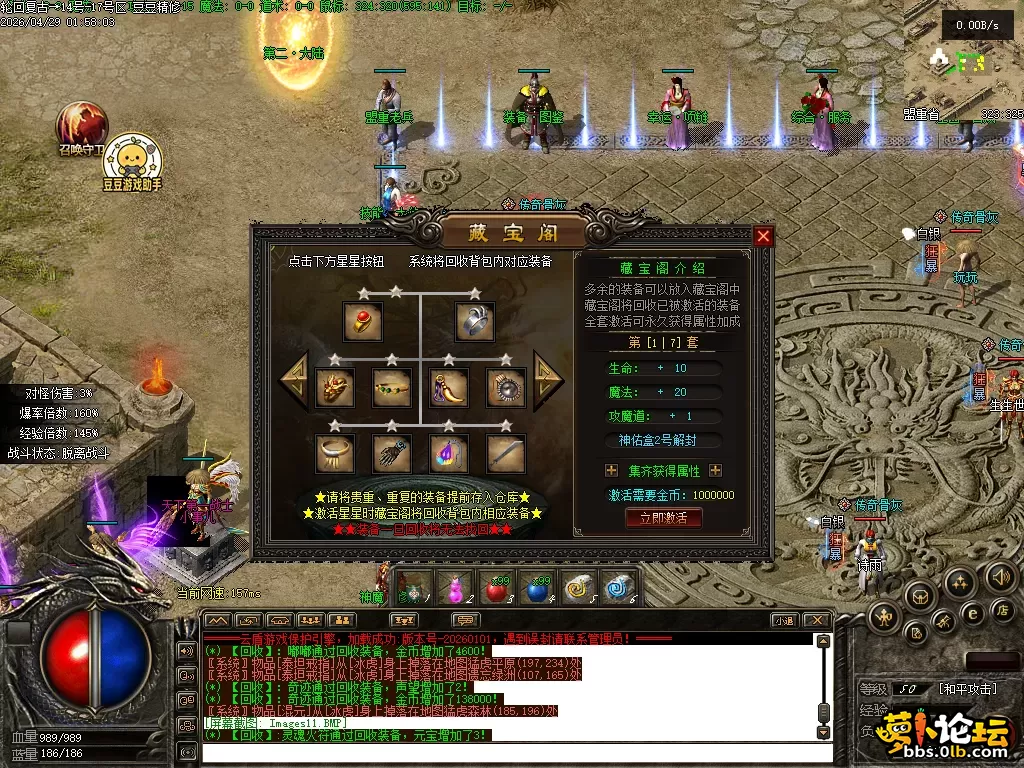Close the 藏宝阁 treasure pavilion window
The image size is (1024, 768).
point(763,236)
